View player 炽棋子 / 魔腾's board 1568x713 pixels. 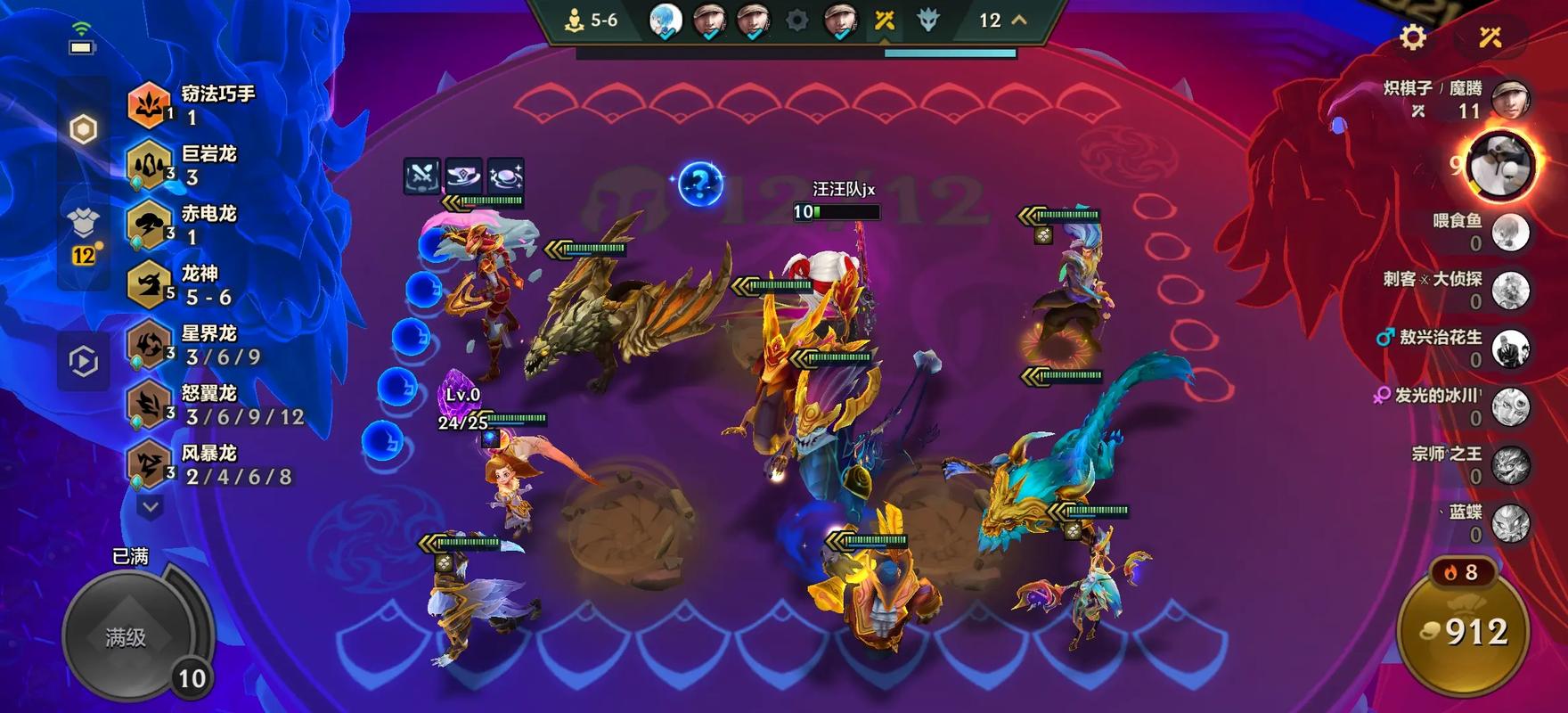(1509, 99)
